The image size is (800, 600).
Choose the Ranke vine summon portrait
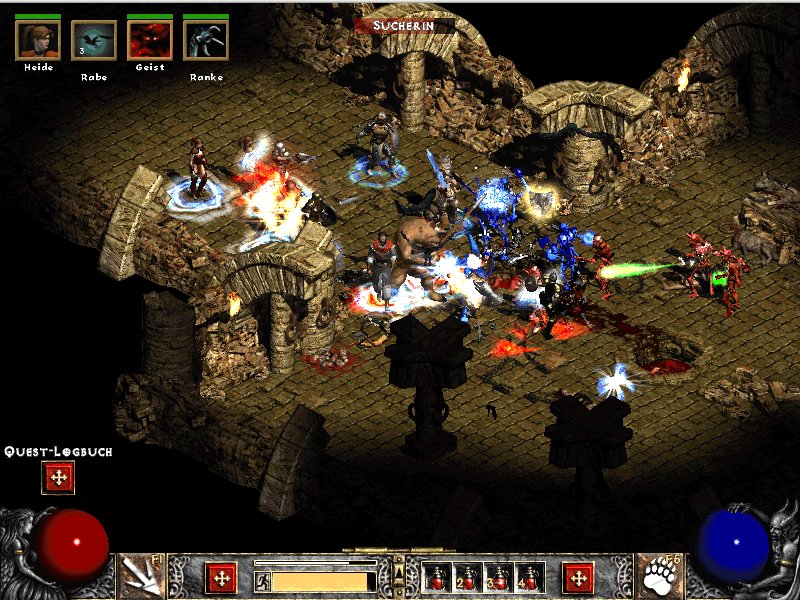(x=206, y=40)
